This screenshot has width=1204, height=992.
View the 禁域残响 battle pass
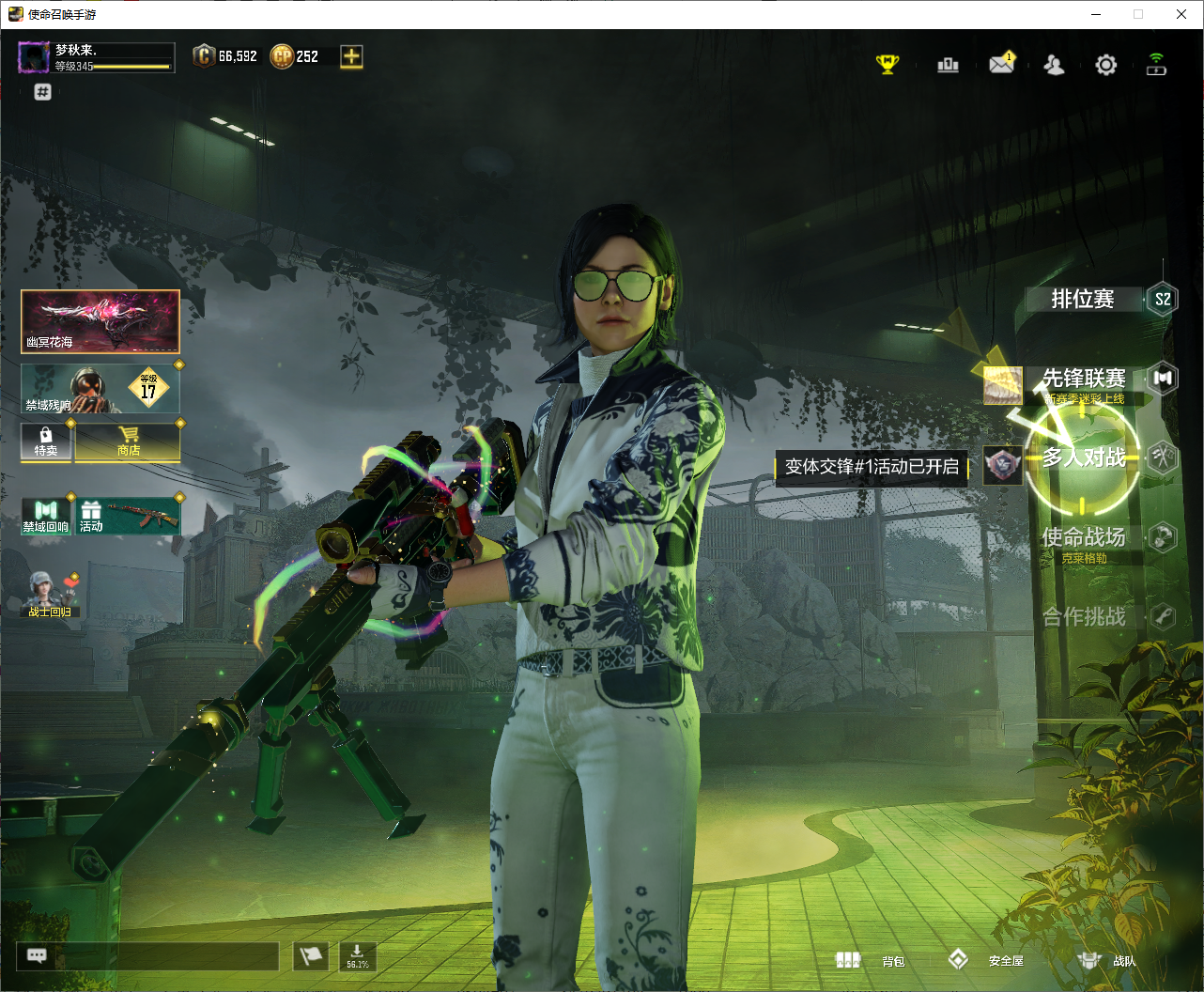point(100,389)
